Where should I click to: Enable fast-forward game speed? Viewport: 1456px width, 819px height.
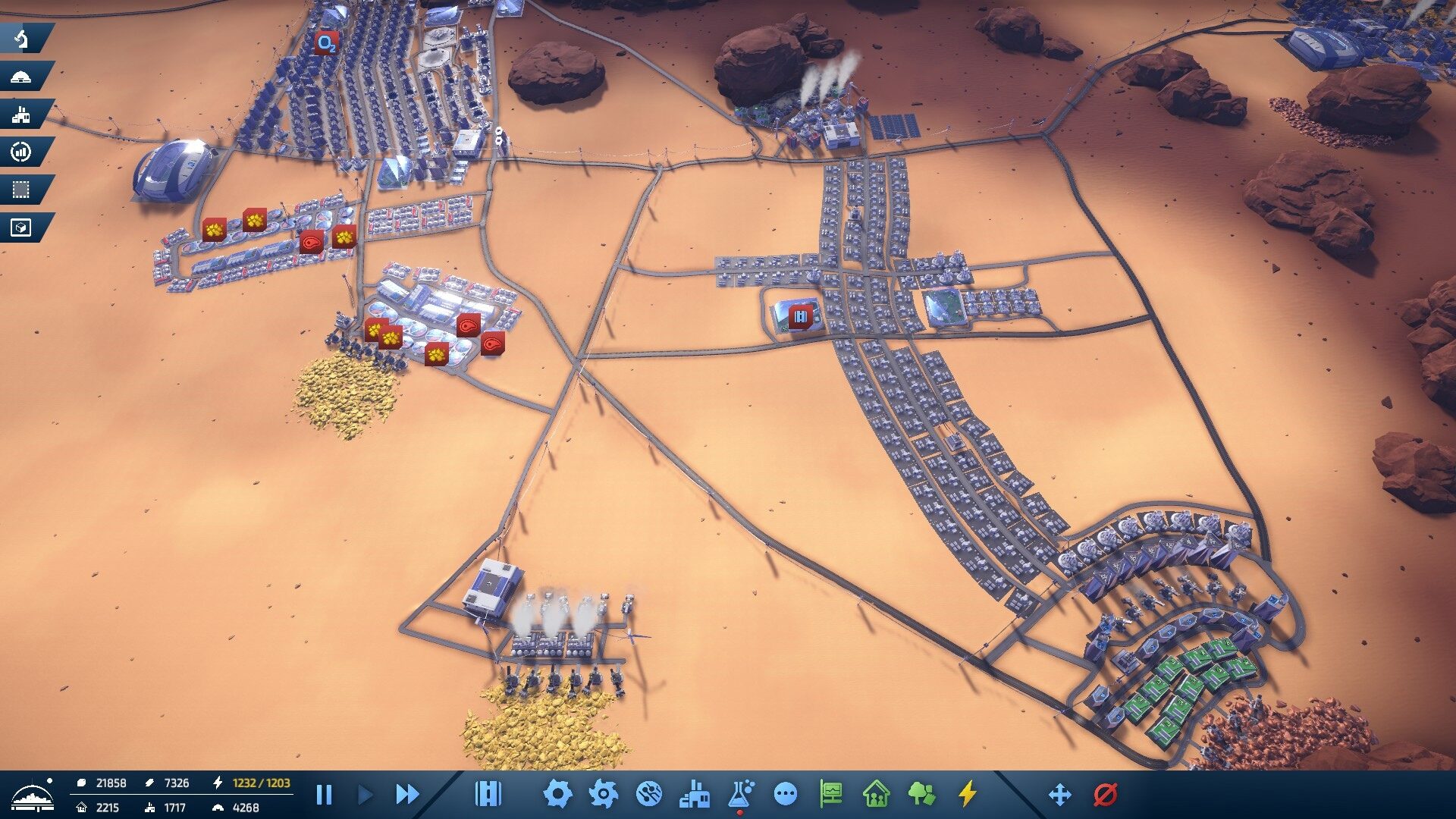407,795
